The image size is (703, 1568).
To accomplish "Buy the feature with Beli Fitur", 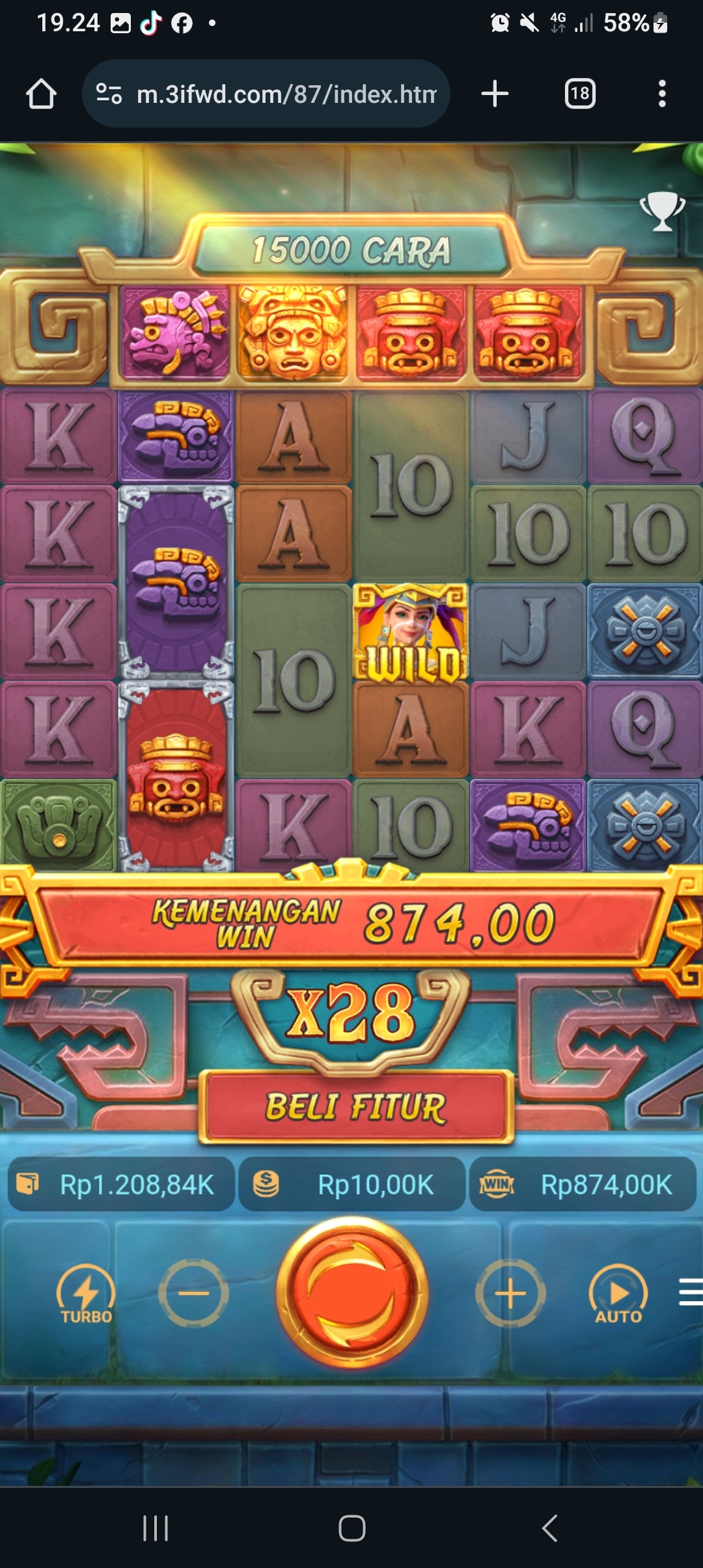I will (356, 1107).
